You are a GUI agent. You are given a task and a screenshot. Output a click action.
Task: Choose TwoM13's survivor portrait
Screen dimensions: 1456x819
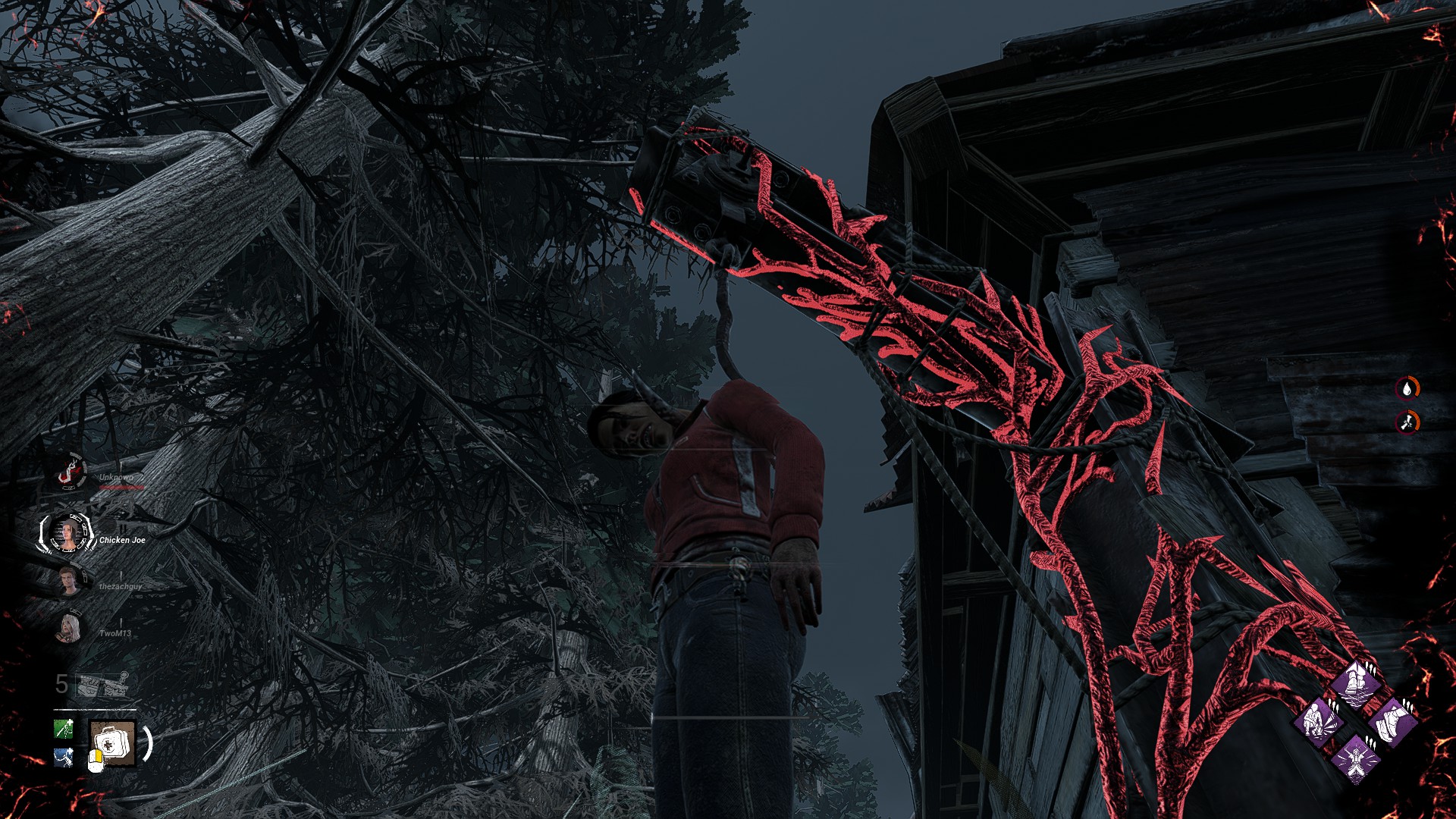click(69, 629)
